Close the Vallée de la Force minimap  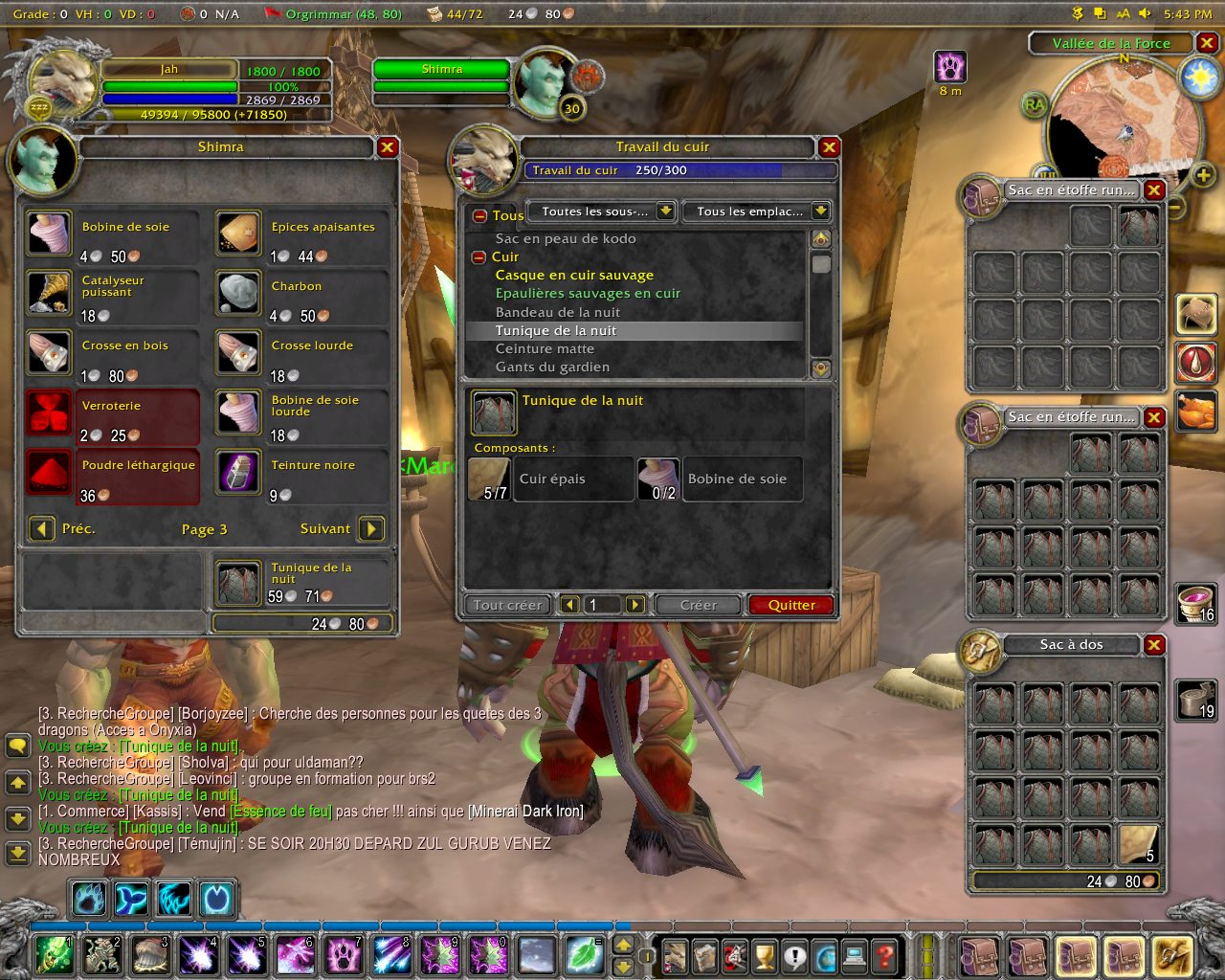(1207, 43)
